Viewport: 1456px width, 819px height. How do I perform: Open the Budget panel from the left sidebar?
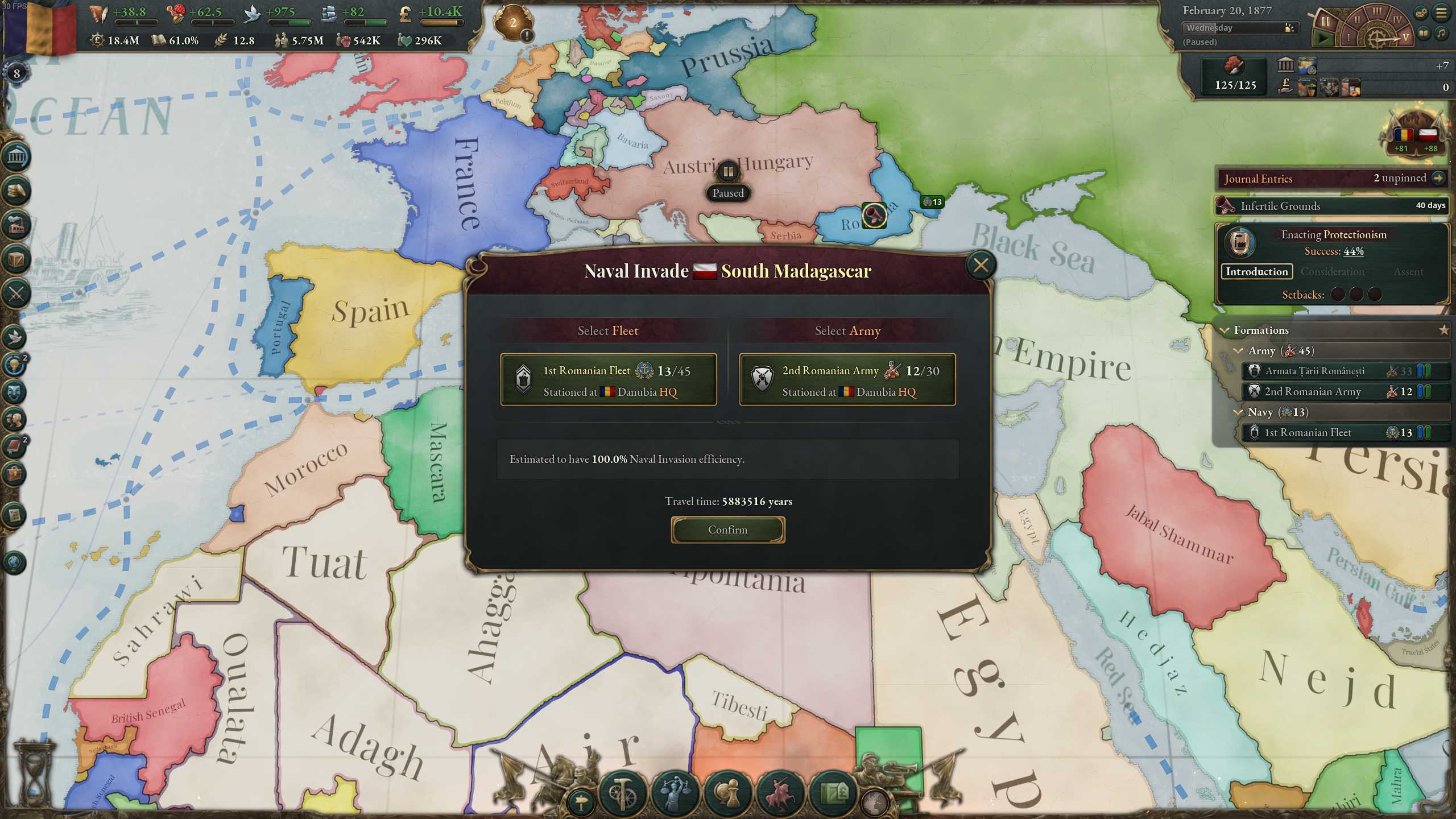point(16,189)
